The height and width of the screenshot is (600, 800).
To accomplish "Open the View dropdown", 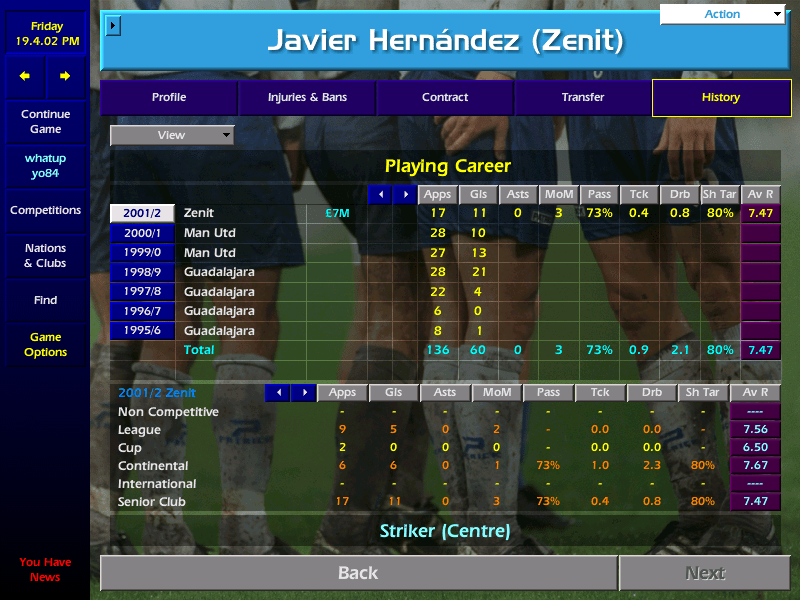I will pyautogui.click(x=172, y=135).
